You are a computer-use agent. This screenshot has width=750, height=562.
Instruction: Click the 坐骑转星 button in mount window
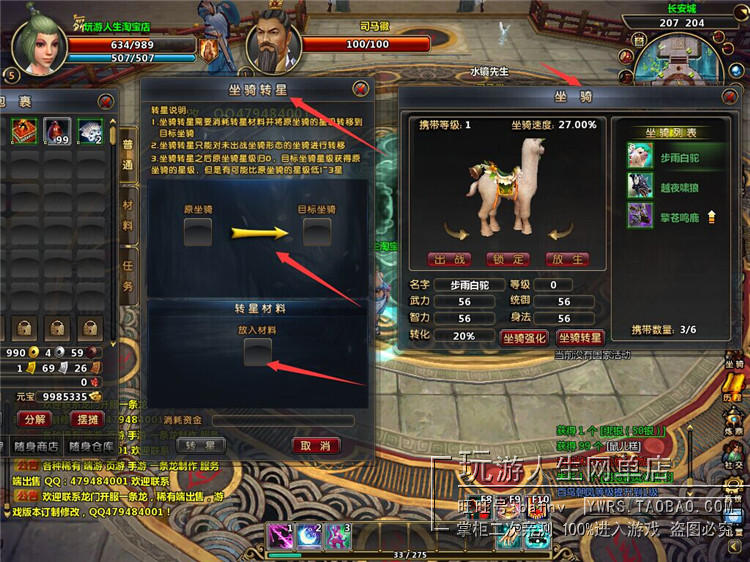579,338
